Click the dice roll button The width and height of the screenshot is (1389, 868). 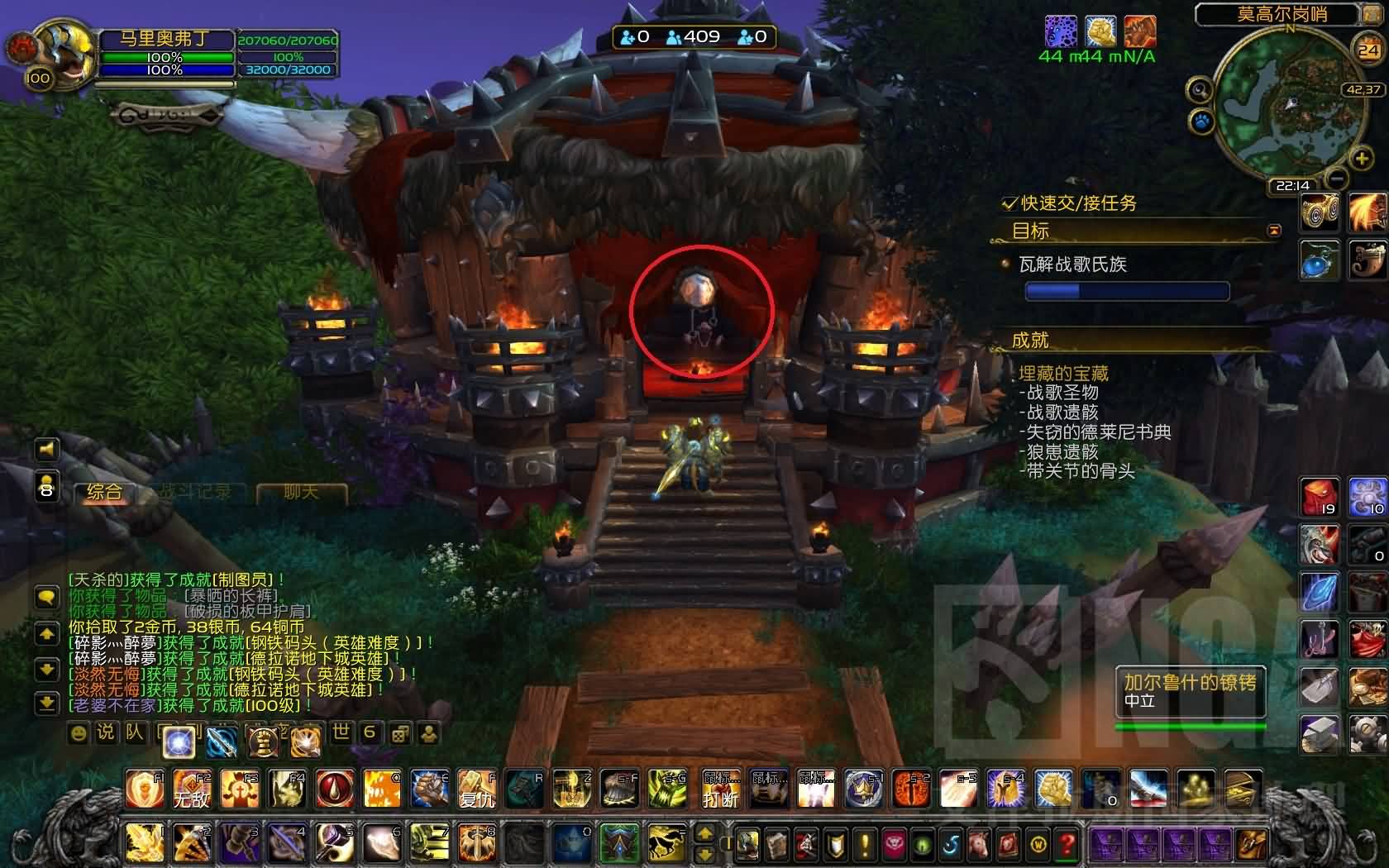coord(399,733)
